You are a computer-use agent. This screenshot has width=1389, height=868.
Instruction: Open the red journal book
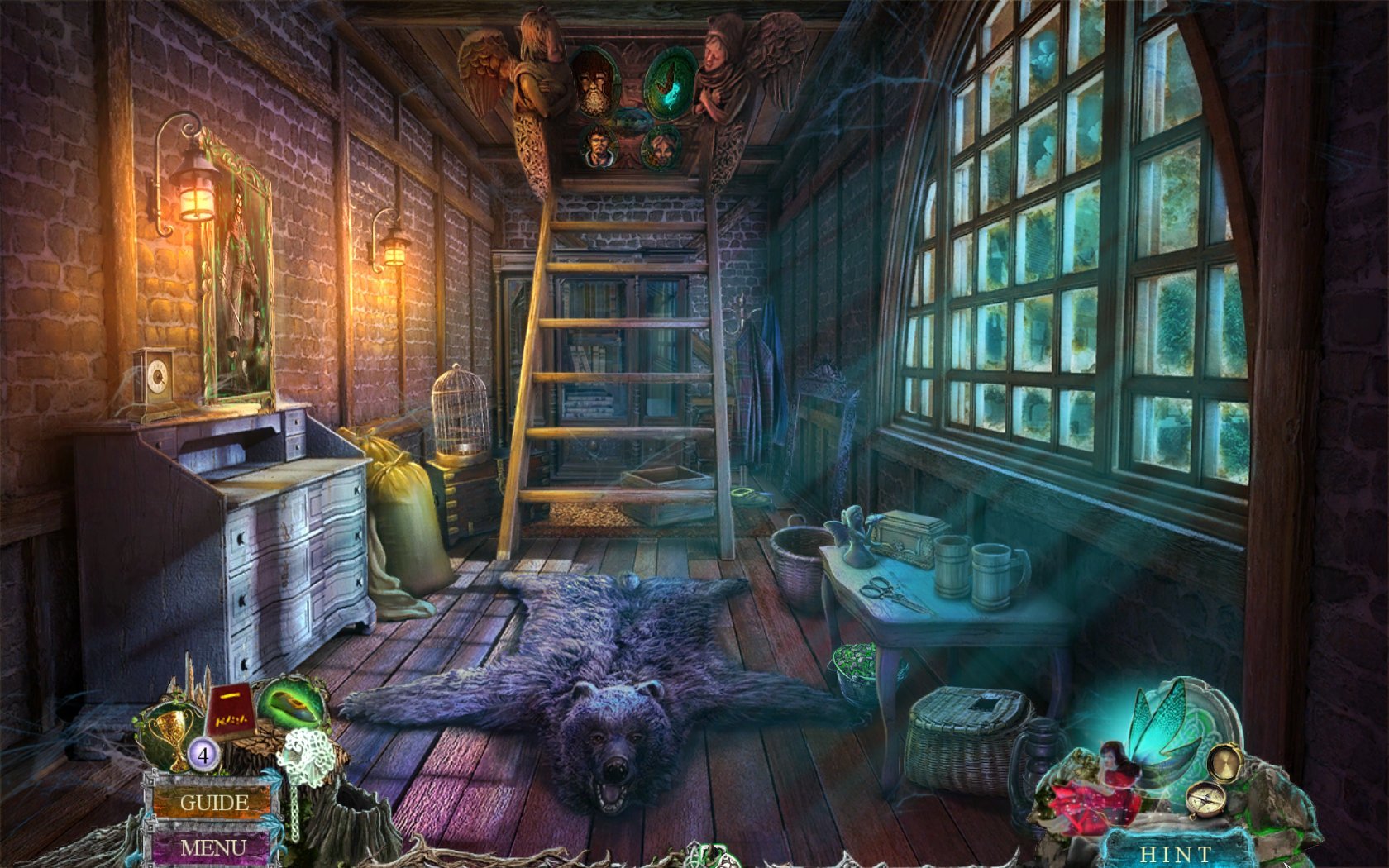[229, 713]
